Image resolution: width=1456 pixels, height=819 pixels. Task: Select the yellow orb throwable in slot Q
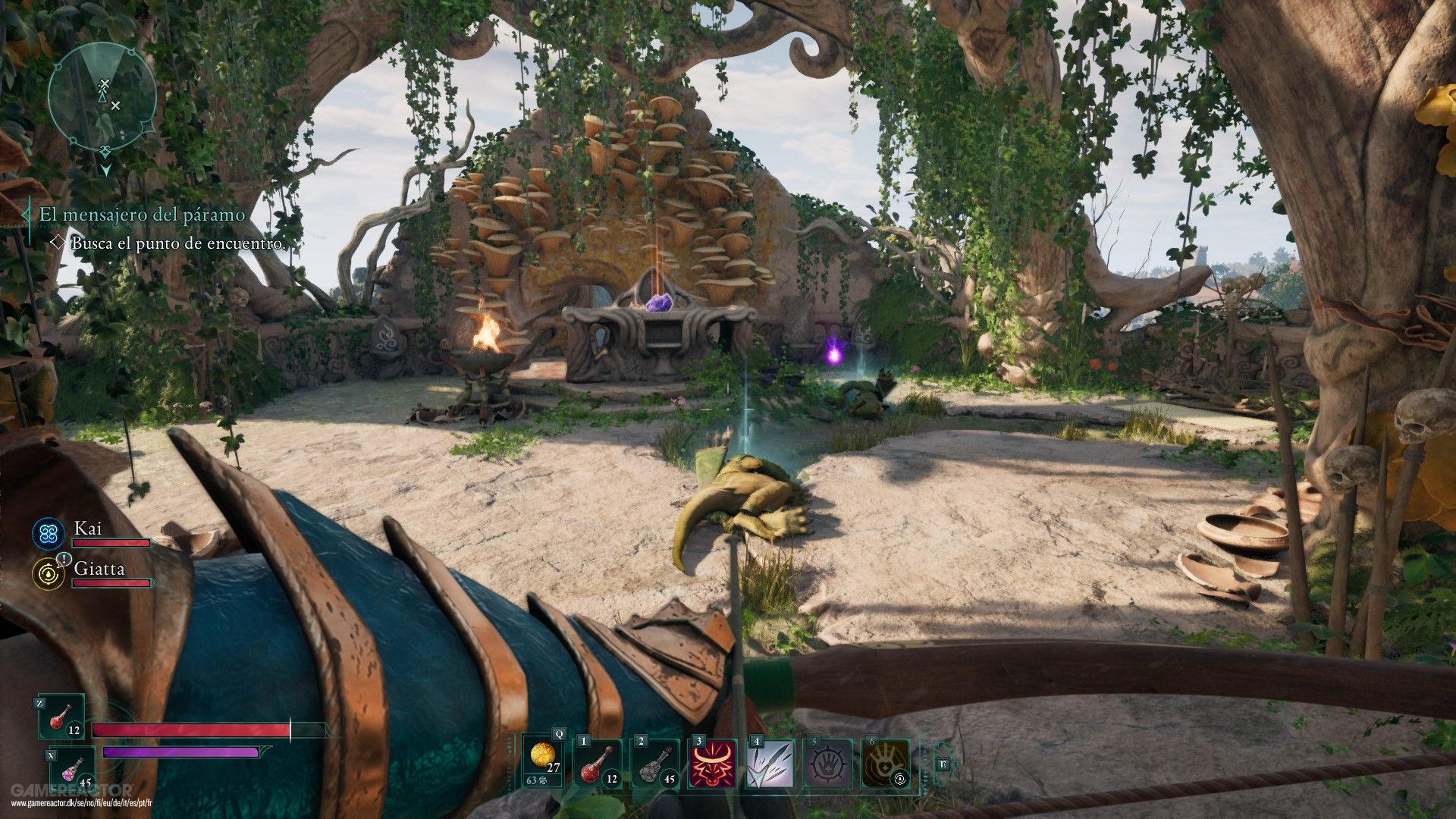click(543, 761)
